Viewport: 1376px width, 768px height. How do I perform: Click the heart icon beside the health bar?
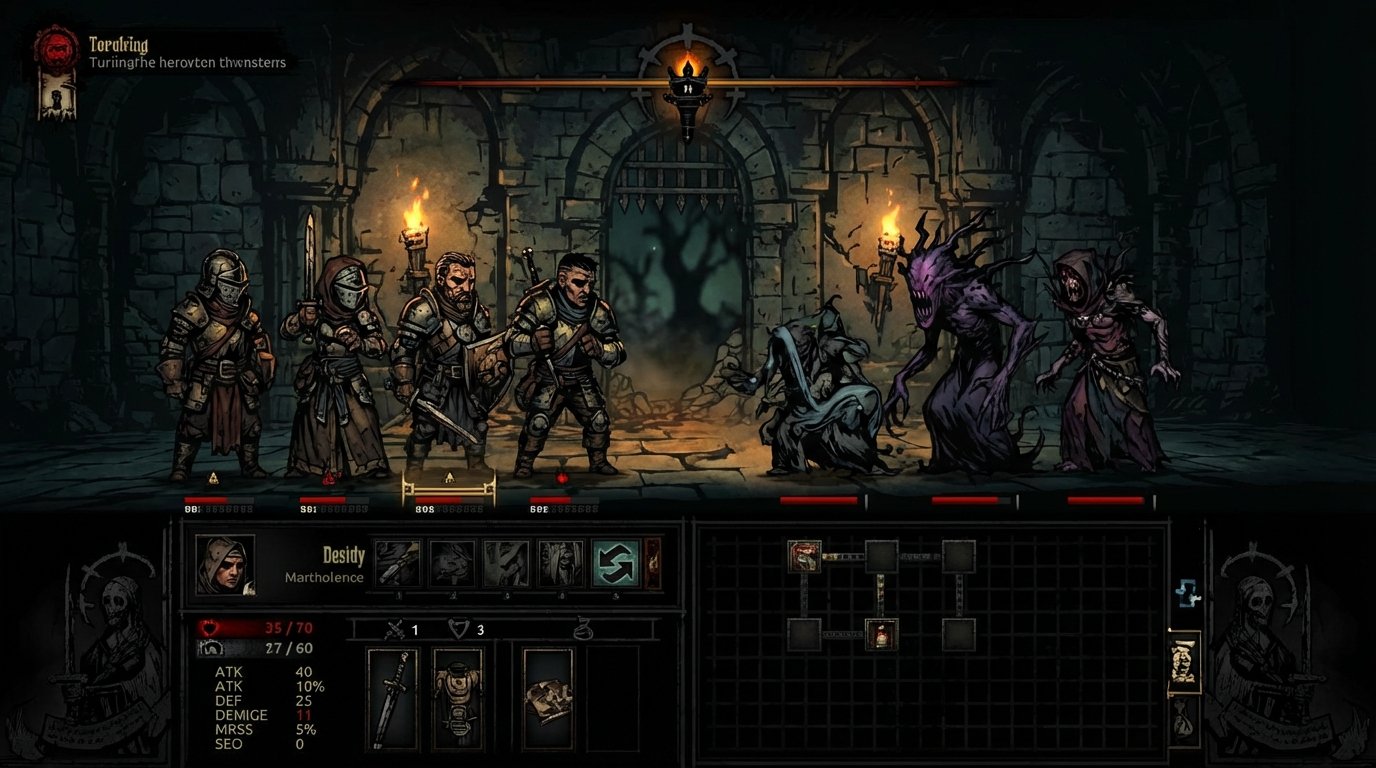pyautogui.click(x=207, y=629)
